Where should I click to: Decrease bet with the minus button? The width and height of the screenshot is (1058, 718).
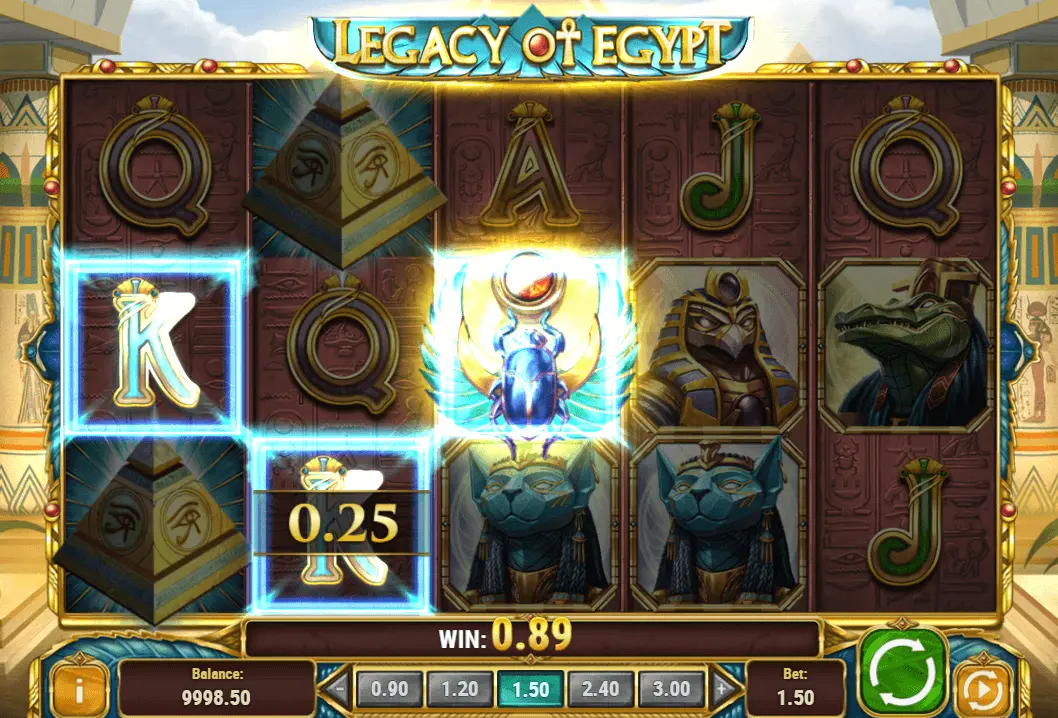[341, 688]
